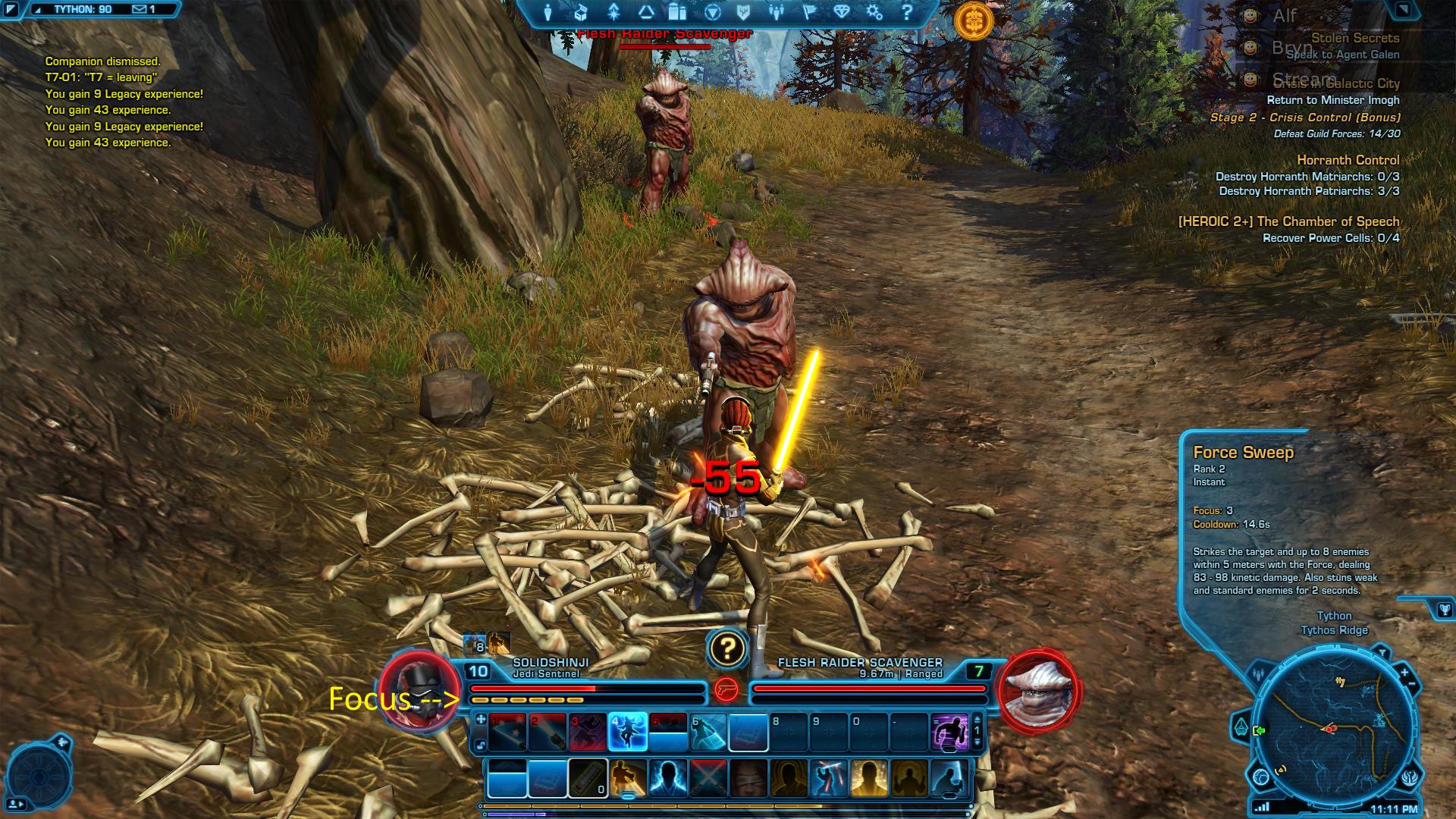The height and width of the screenshot is (819, 1456).
Task: Click the question mark help icon in top bar
Action: [x=907, y=13]
